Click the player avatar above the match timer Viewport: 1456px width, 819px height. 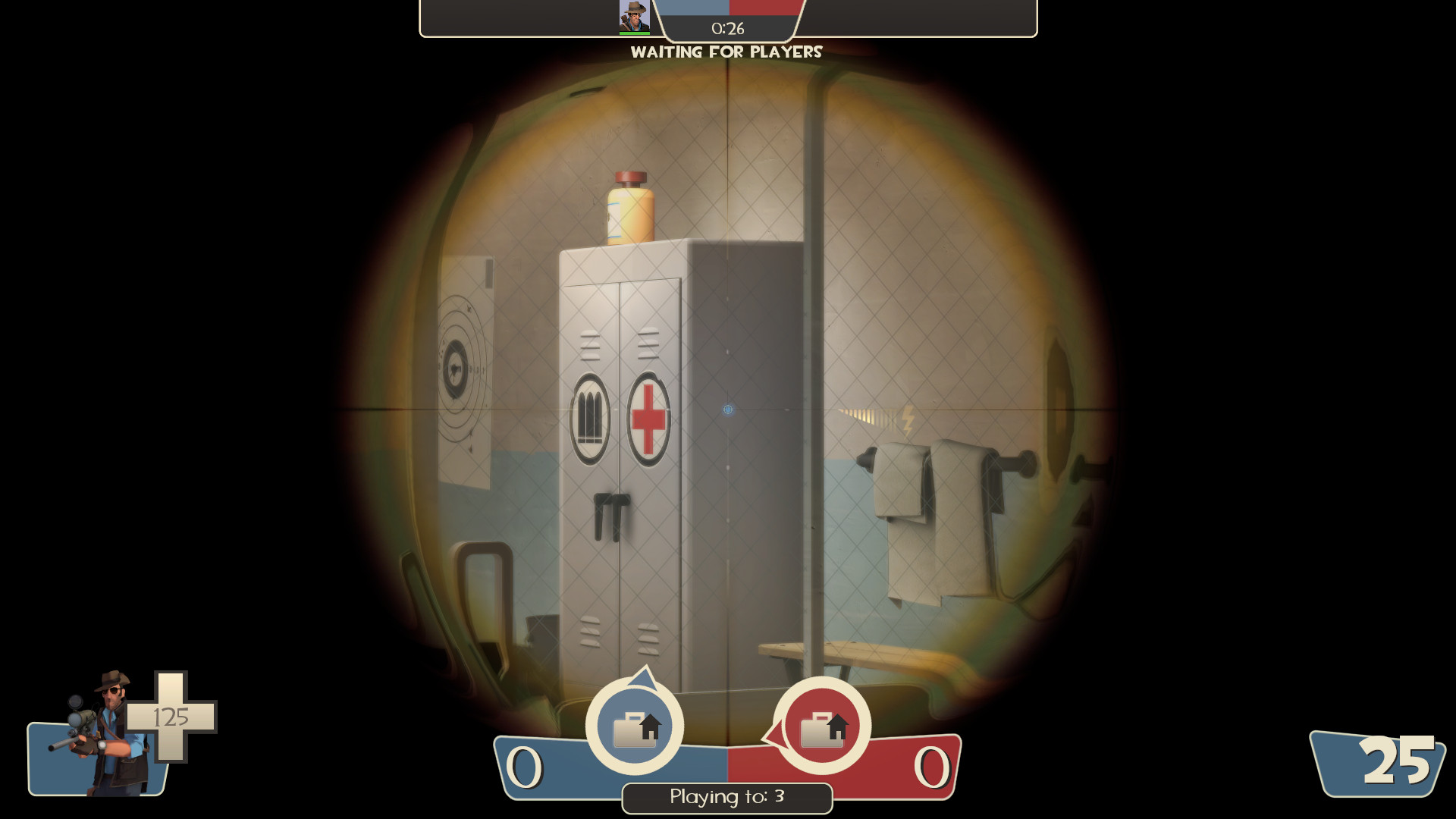pyautogui.click(x=635, y=17)
